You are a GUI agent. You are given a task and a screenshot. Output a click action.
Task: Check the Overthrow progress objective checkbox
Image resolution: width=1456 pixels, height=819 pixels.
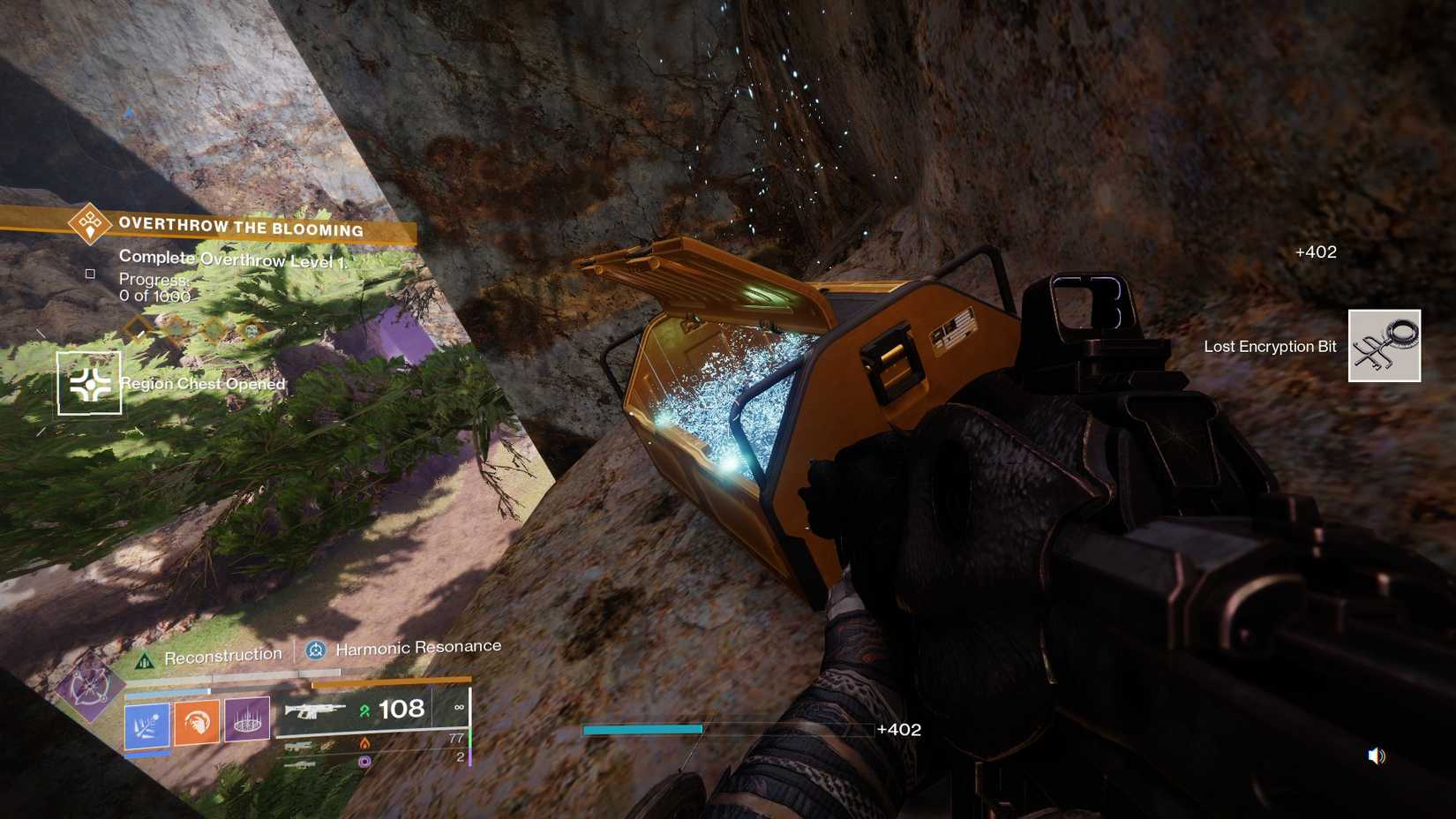tap(89, 272)
